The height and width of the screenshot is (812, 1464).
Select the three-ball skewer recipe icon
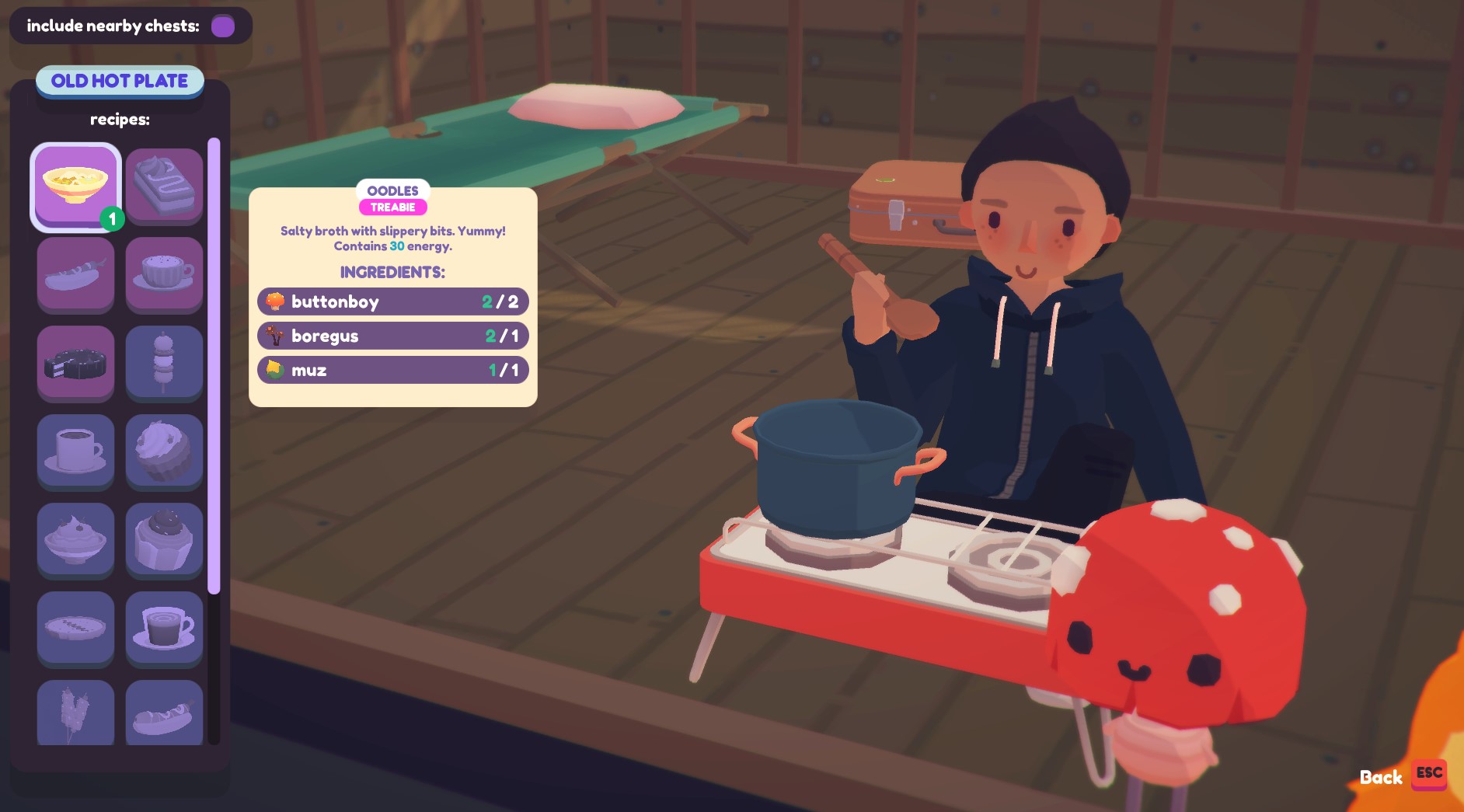(164, 363)
